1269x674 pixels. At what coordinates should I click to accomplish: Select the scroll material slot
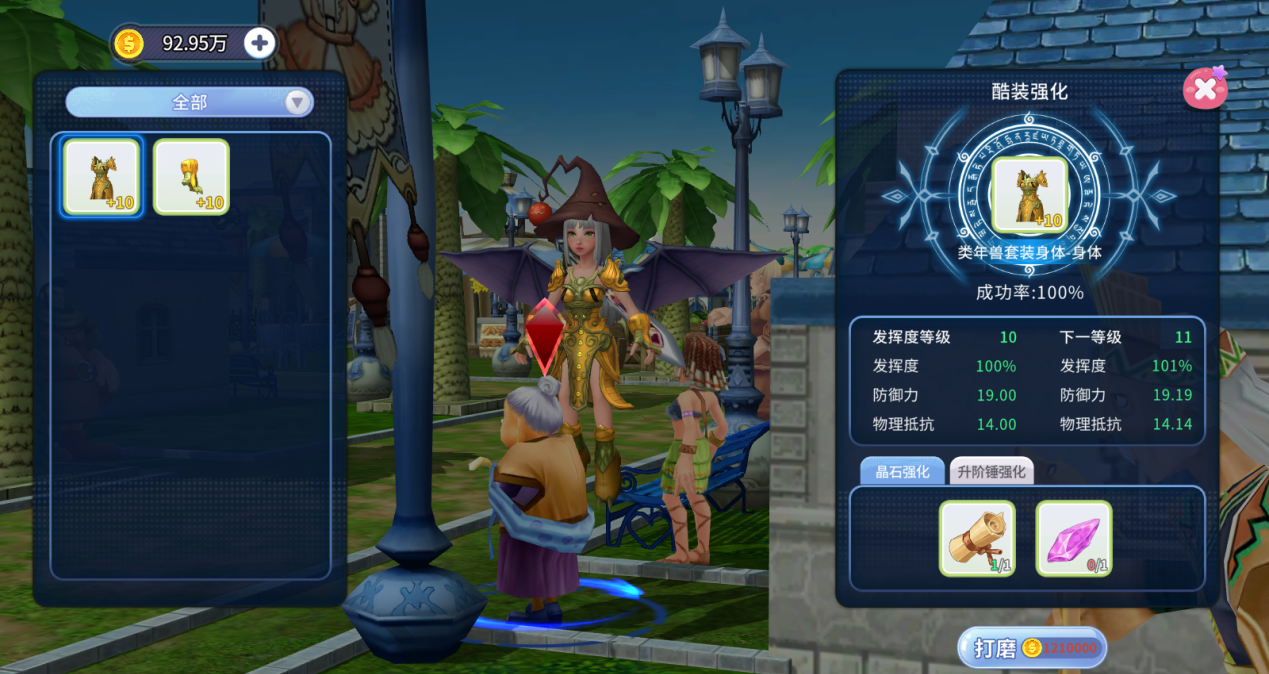point(977,538)
